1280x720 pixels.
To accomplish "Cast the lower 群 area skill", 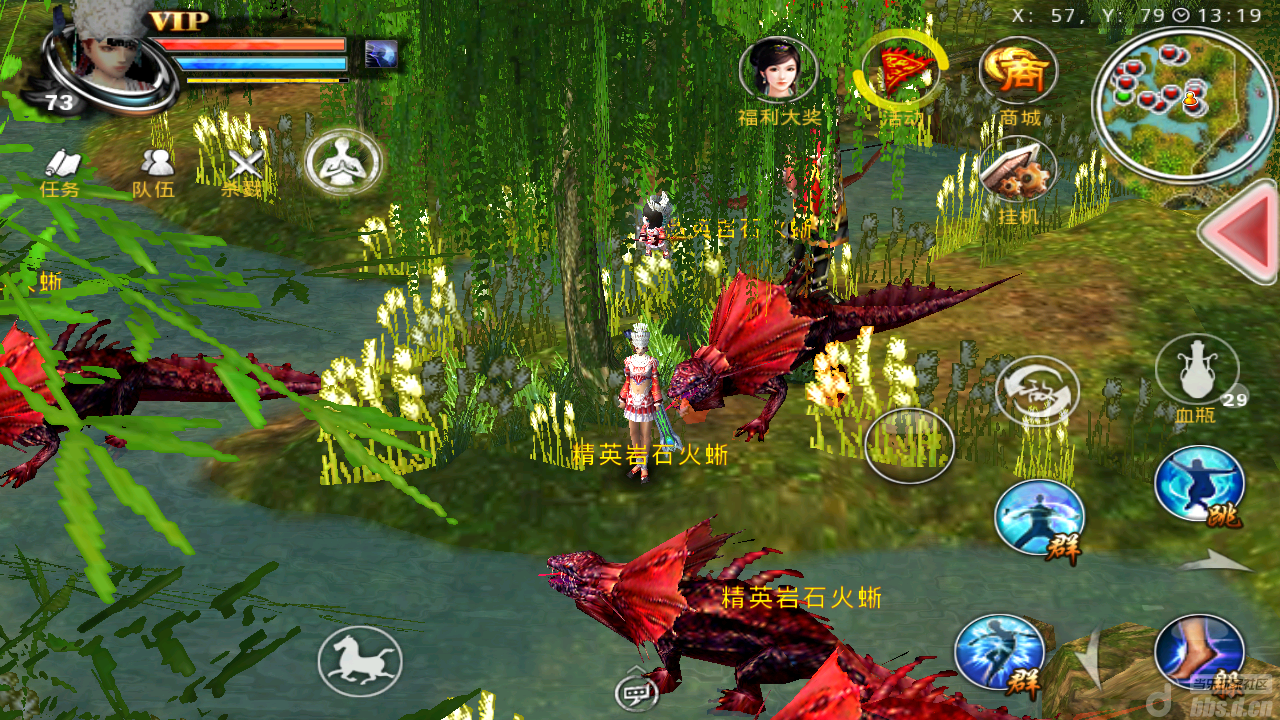I will pos(999,652).
